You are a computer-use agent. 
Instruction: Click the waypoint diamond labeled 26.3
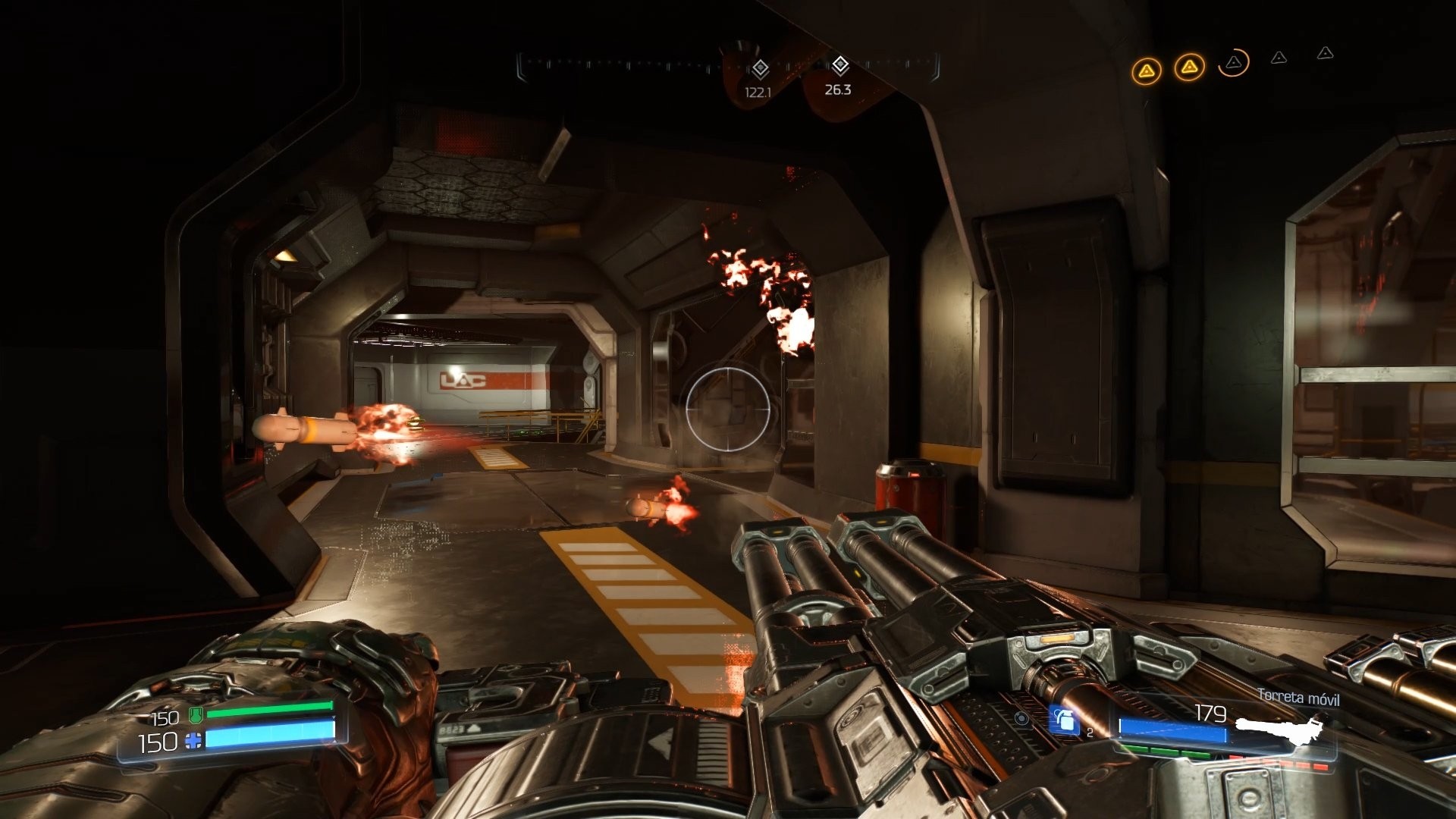(x=840, y=64)
